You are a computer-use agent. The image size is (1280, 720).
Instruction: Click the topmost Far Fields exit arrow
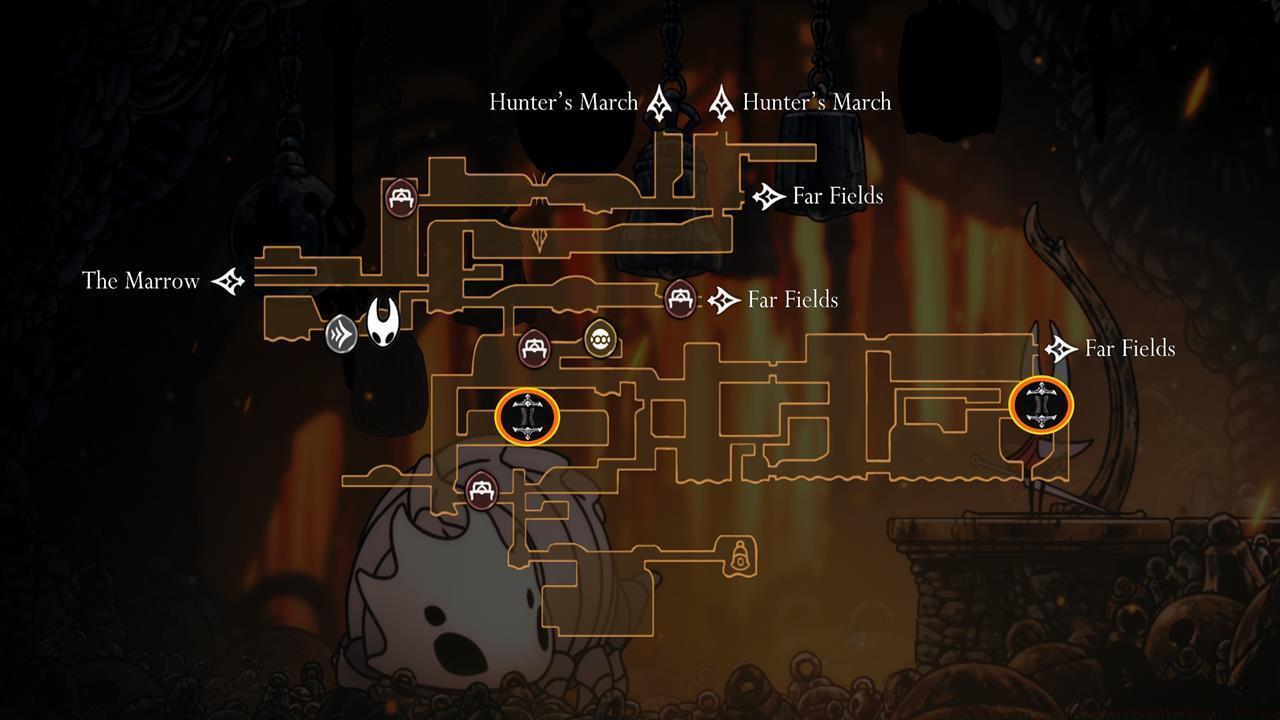(765, 196)
